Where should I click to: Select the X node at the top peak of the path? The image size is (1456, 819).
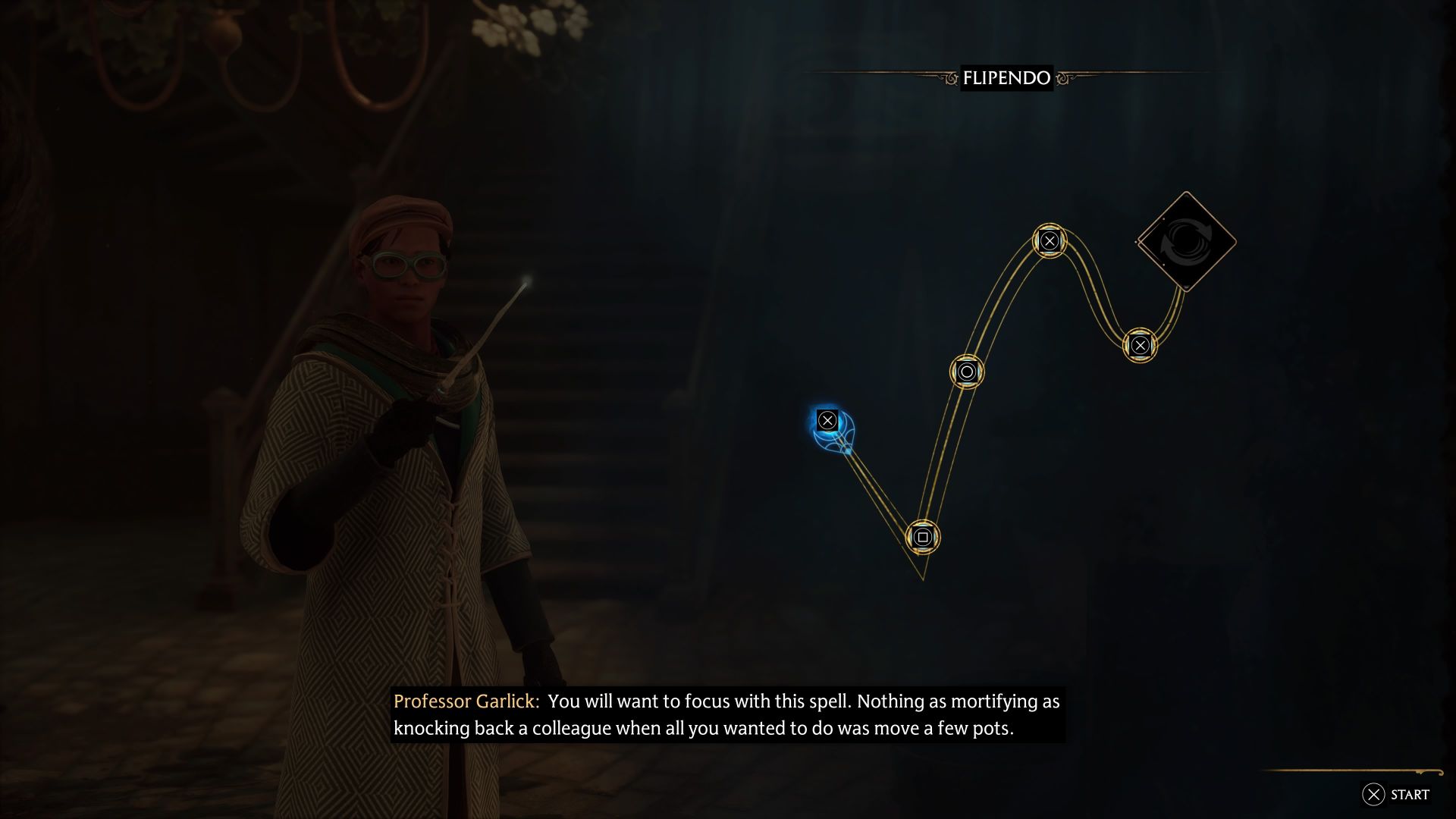[x=1049, y=241]
